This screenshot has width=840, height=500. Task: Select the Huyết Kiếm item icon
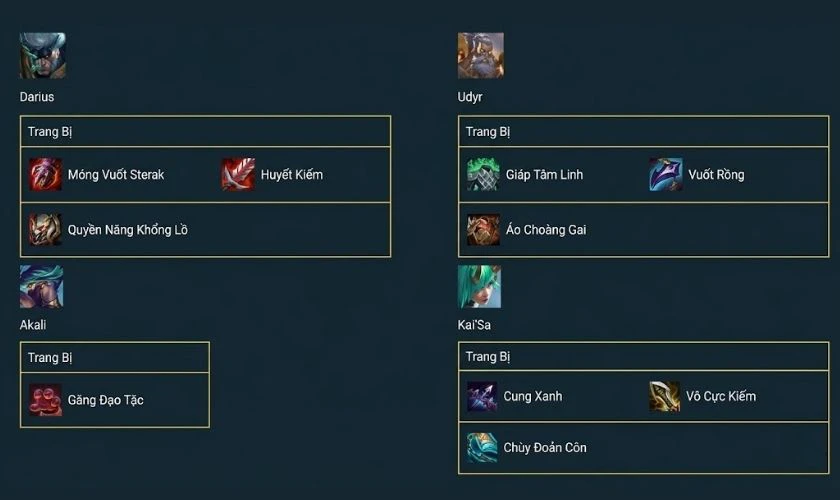click(x=238, y=174)
